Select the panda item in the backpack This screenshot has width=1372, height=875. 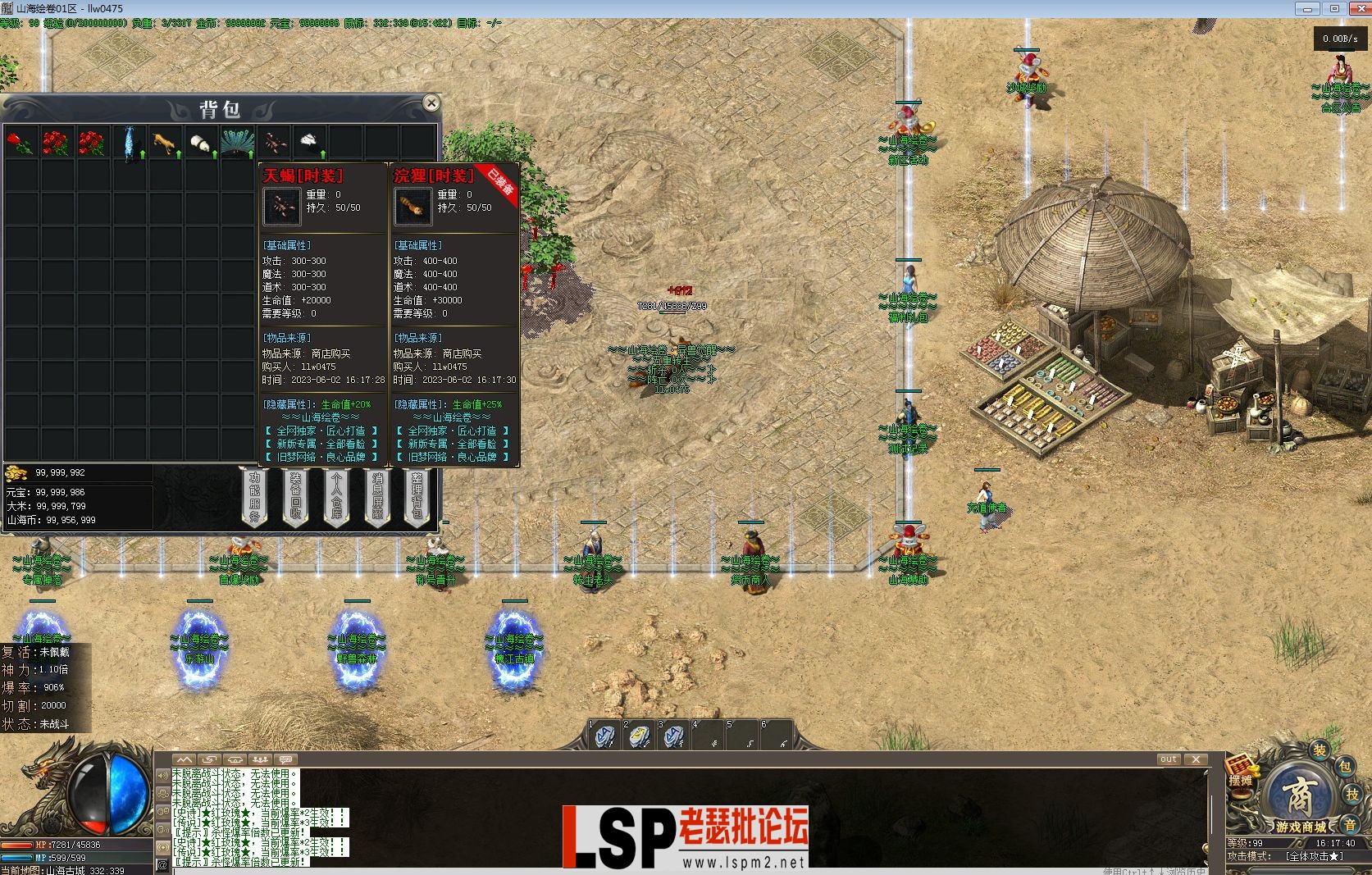(x=201, y=143)
